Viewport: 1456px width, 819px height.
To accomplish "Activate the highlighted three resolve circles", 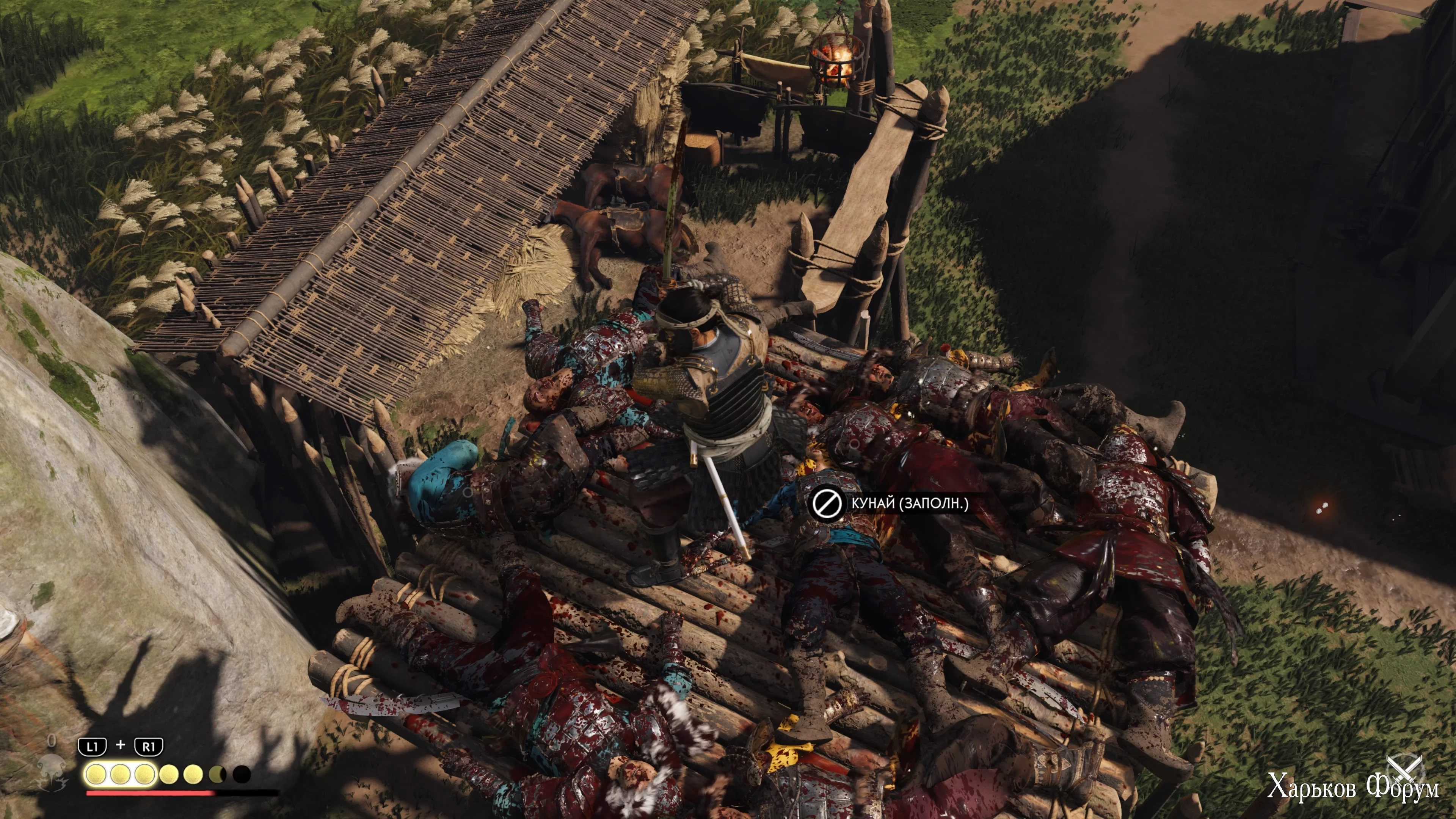I will click(x=120, y=774).
